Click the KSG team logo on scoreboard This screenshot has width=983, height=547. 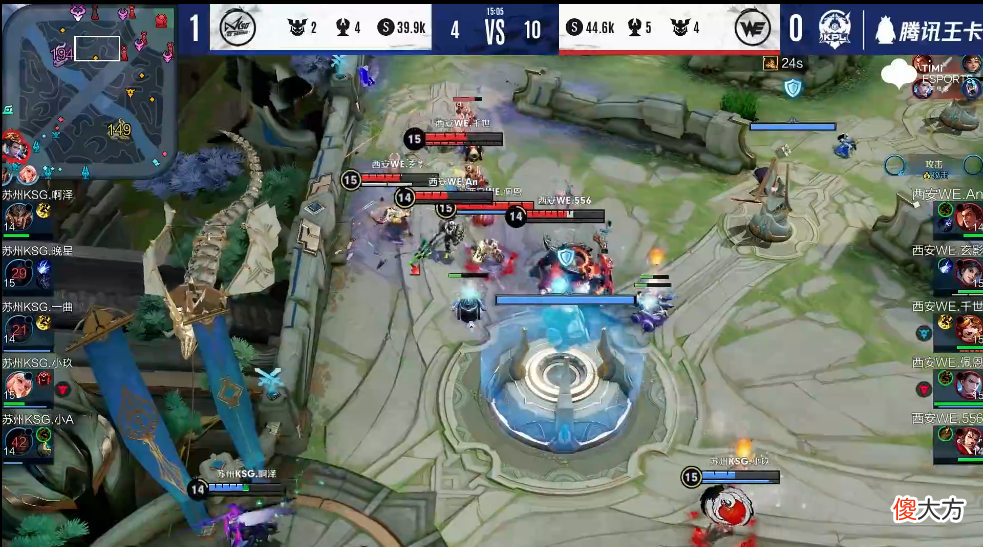[237, 28]
